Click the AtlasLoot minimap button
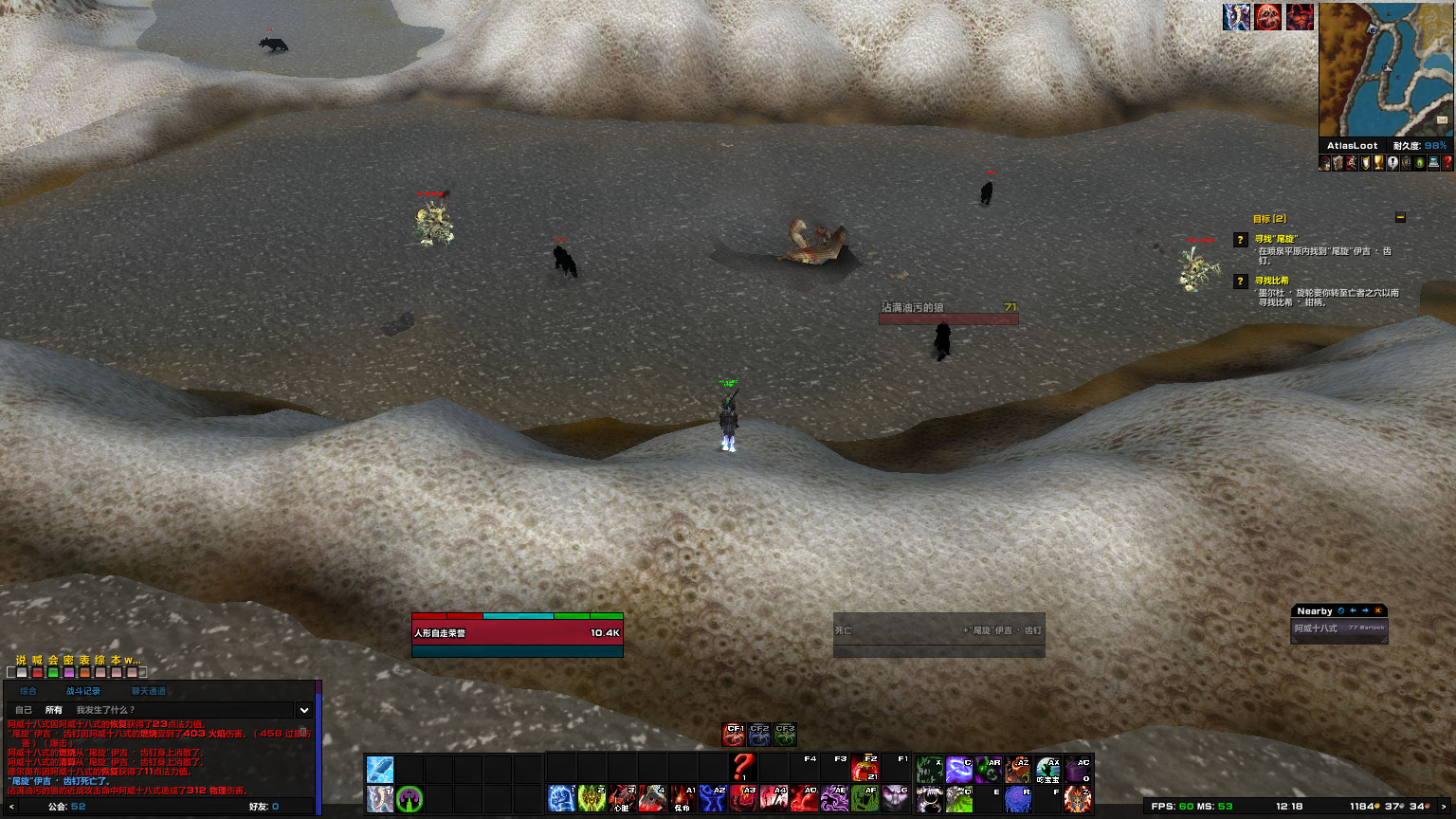 click(1354, 145)
